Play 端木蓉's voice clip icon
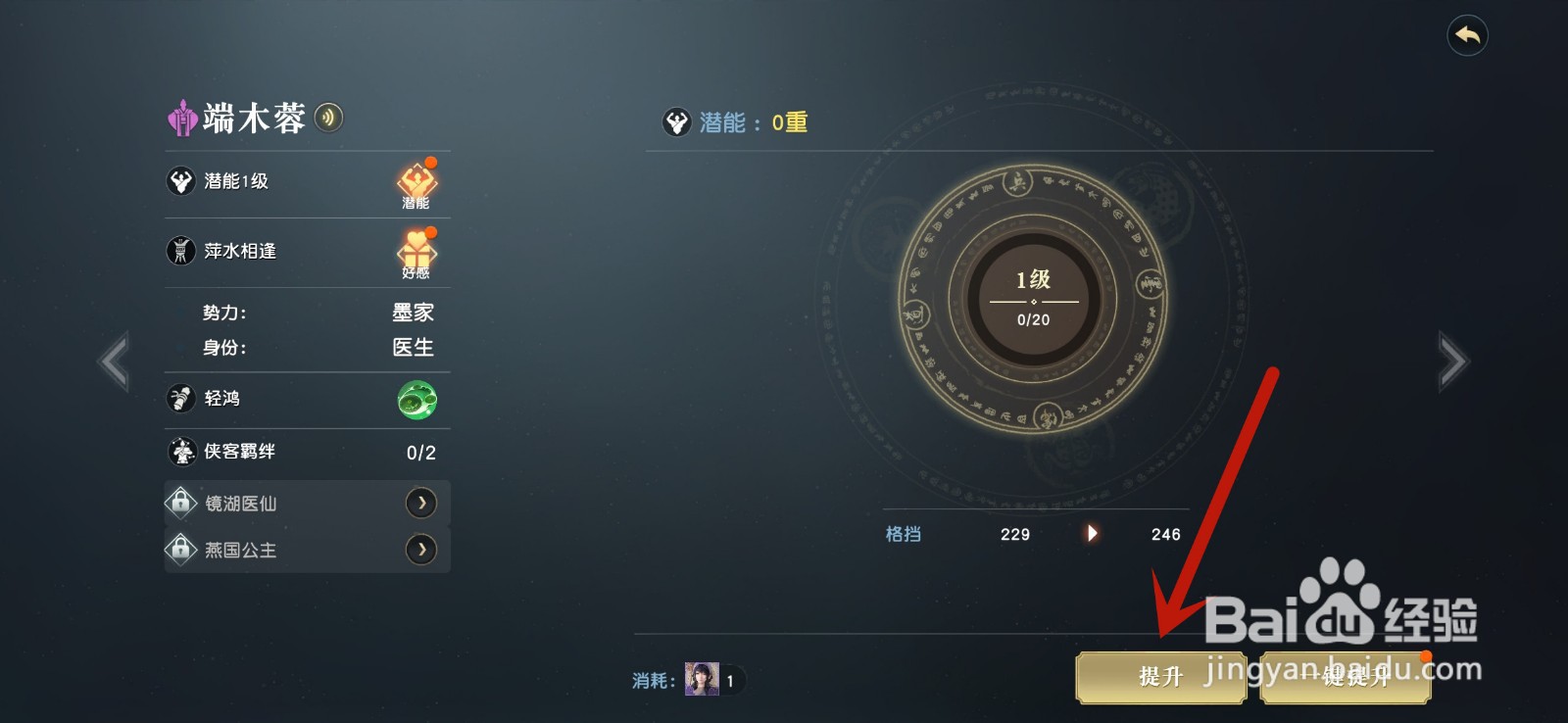Image resolution: width=1568 pixels, height=723 pixels. (x=329, y=118)
